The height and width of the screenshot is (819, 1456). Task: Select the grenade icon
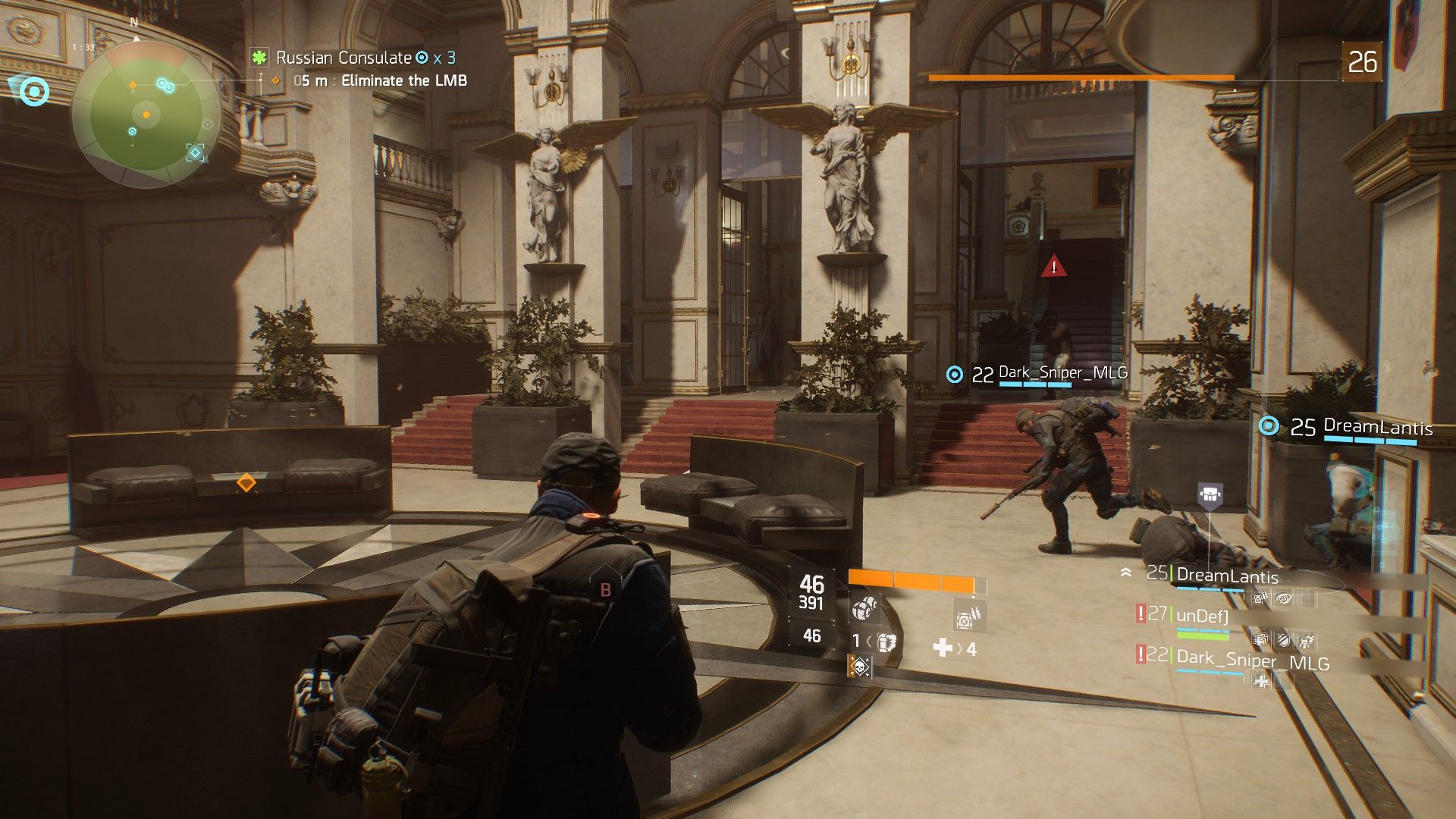(886, 642)
